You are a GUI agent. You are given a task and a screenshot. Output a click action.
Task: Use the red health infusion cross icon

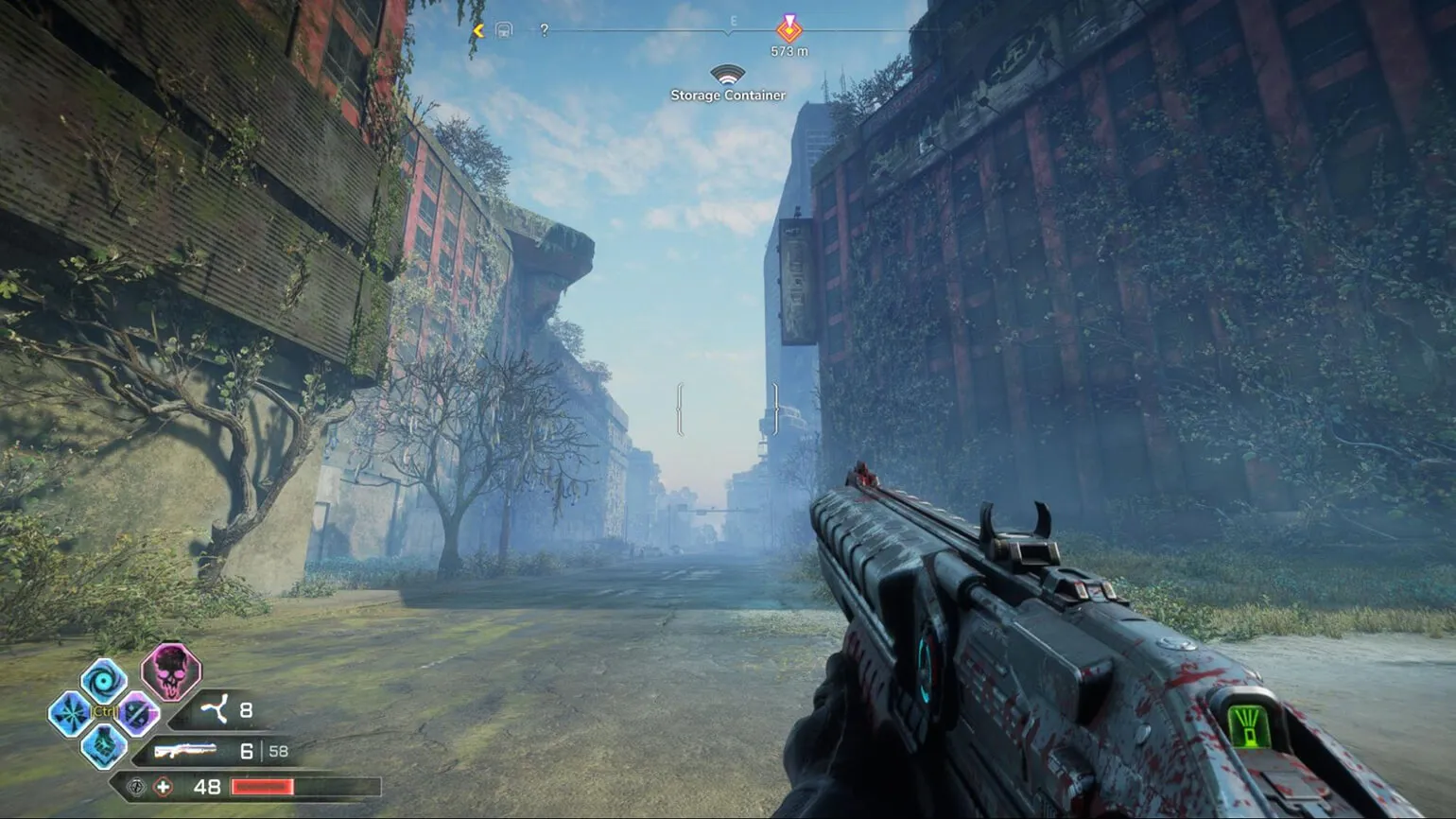[x=164, y=787]
